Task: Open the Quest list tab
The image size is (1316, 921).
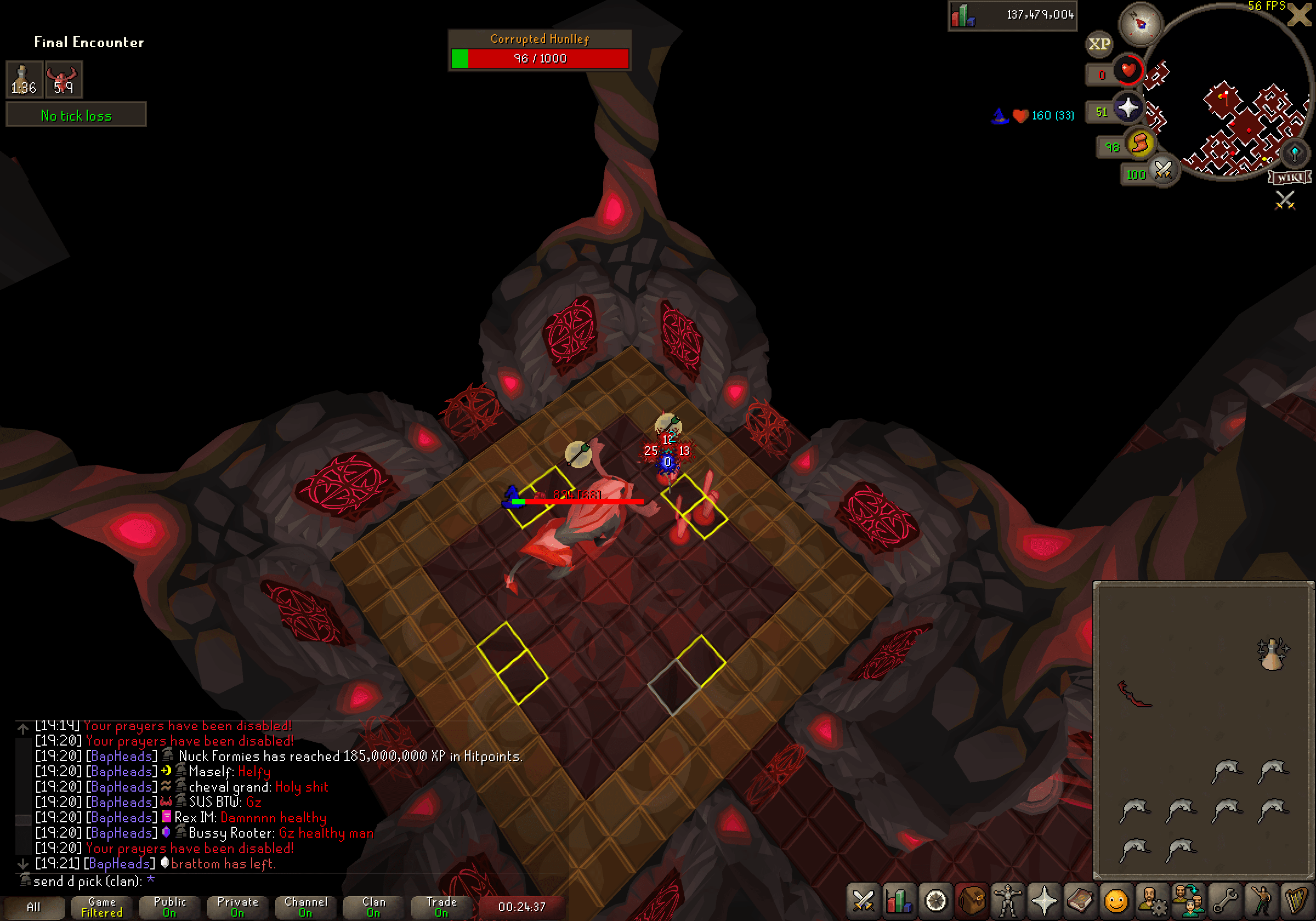Action: (x=935, y=901)
